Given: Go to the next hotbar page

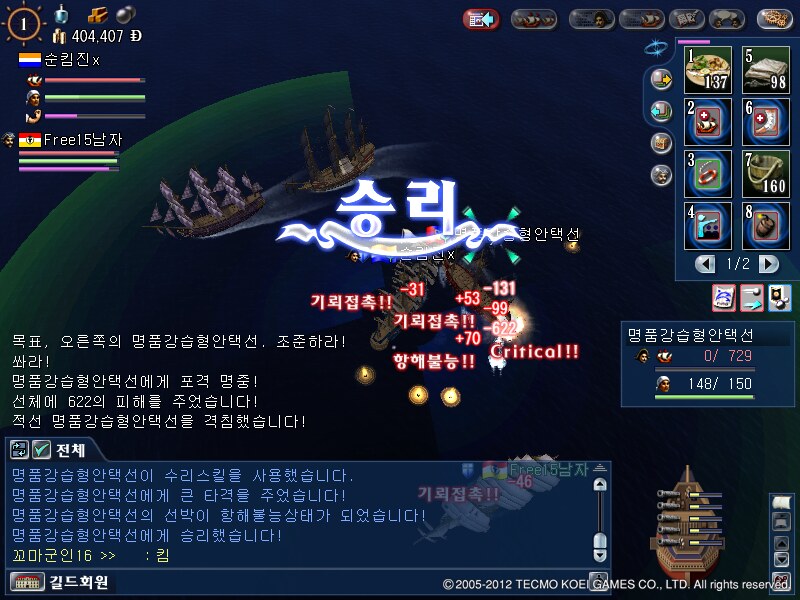Looking at the screenshot, I should (x=768, y=264).
